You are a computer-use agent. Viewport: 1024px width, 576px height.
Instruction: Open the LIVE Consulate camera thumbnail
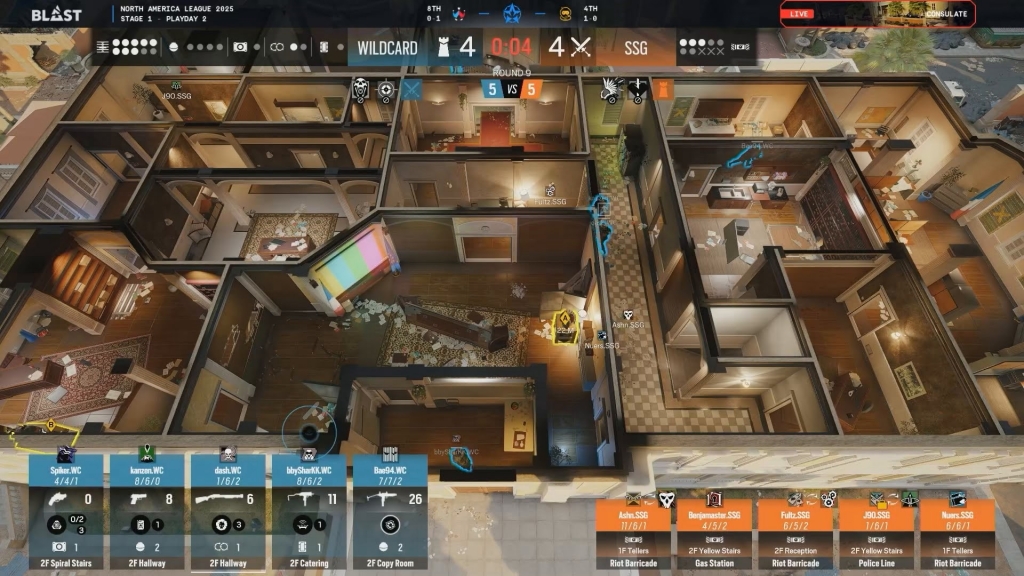[876, 14]
